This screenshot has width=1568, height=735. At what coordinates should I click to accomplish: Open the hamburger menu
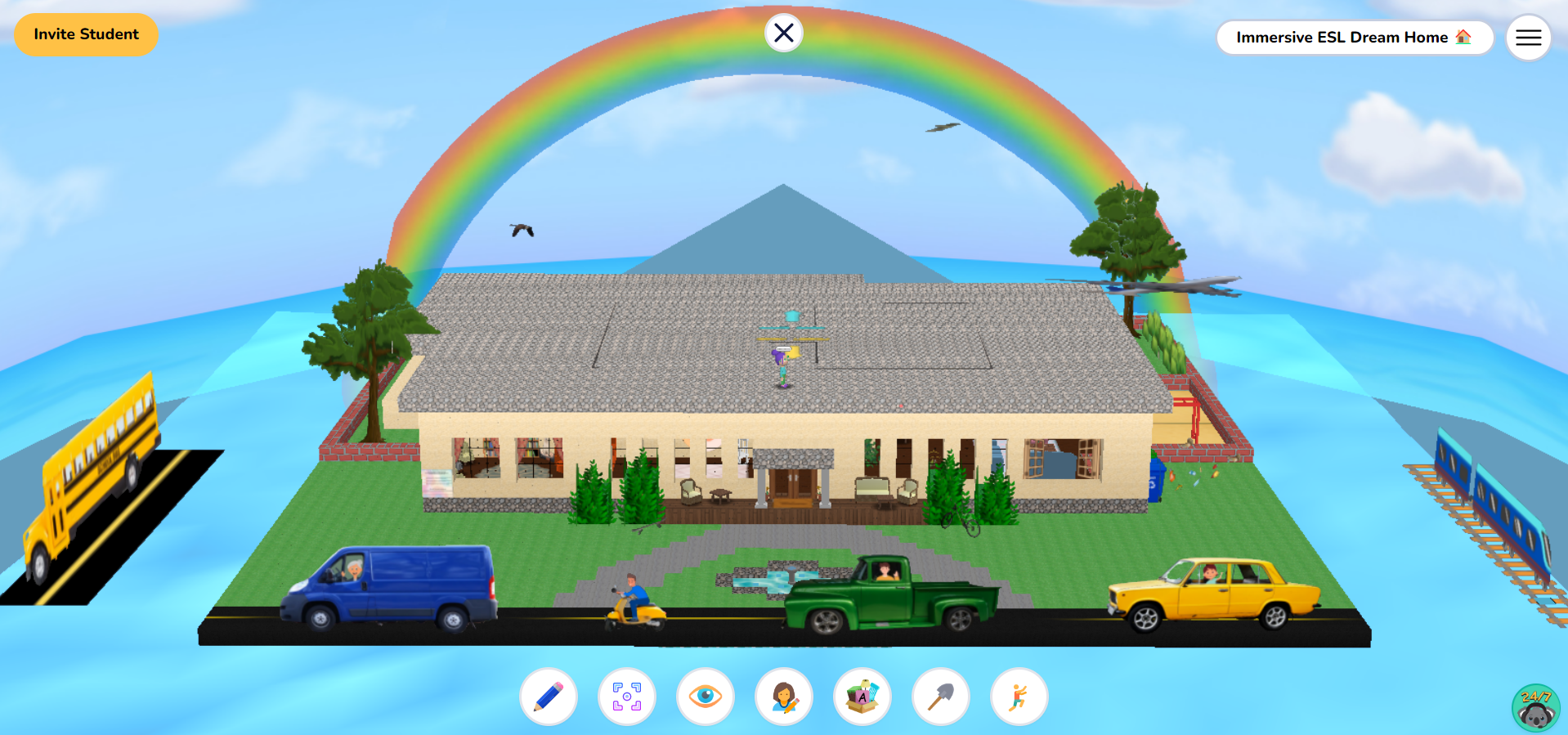click(1528, 37)
